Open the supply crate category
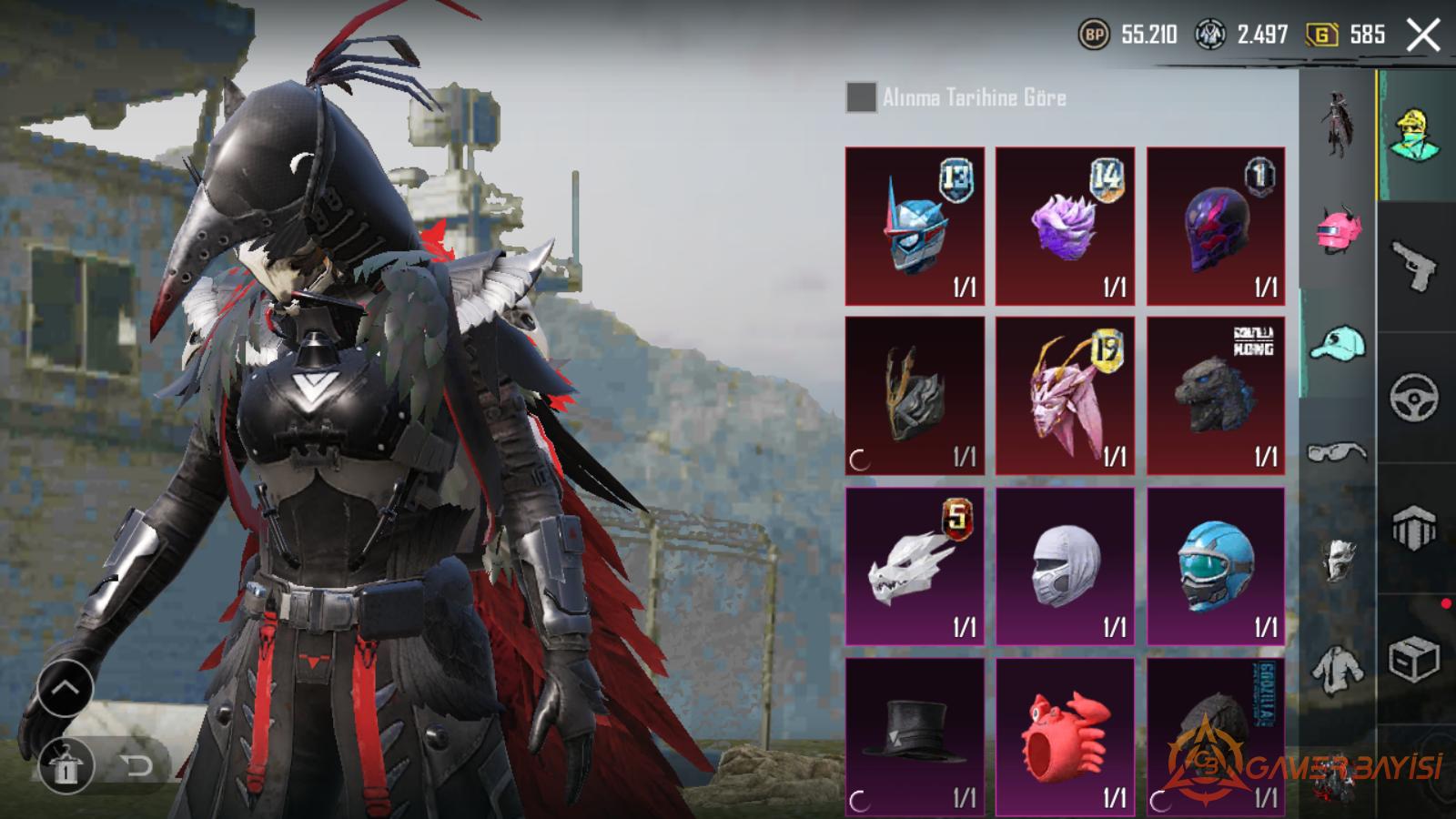 tap(1415, 659)
